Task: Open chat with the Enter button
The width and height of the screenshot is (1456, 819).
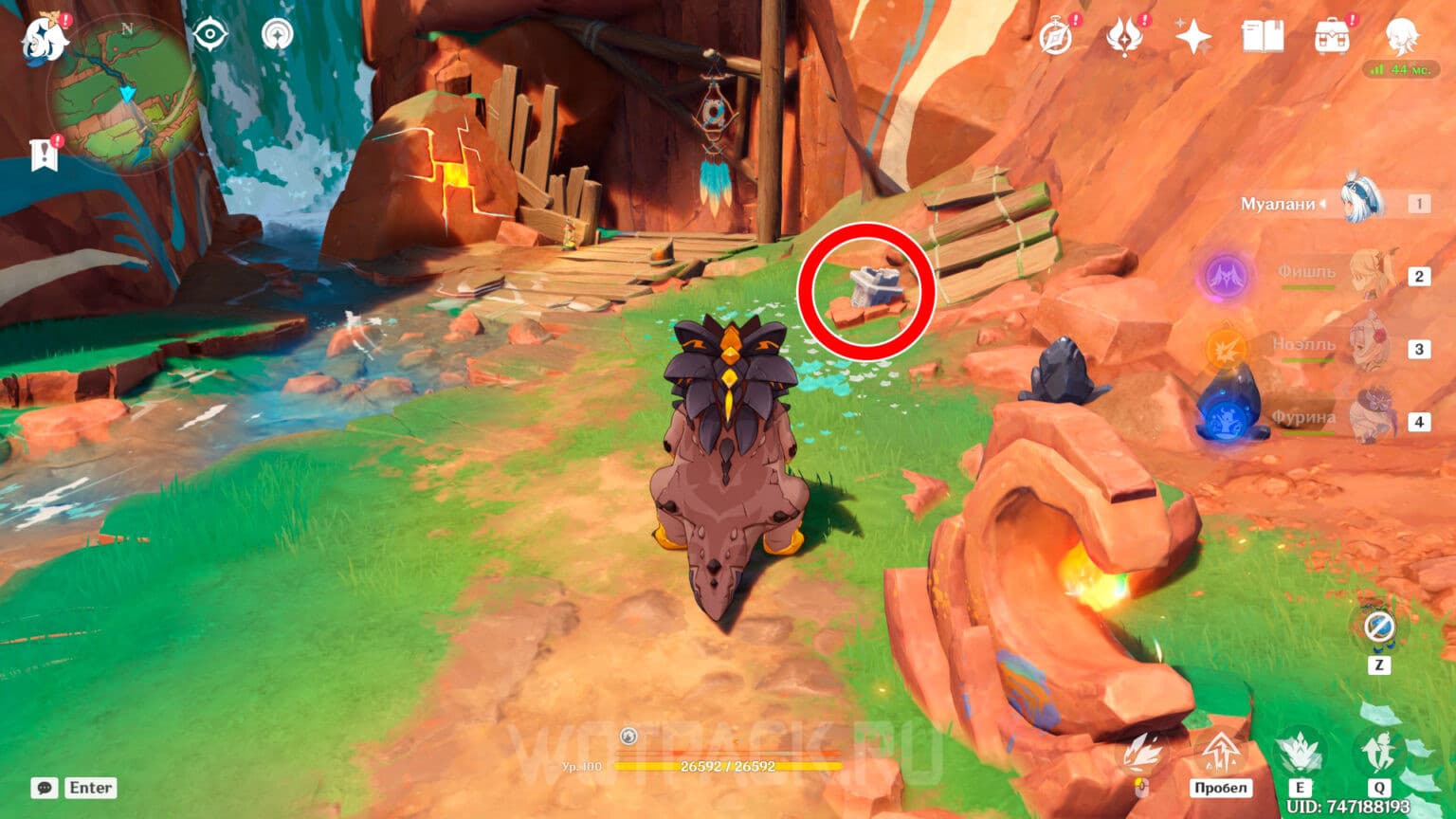Action: pyautogui.click(x=90, y=788)
